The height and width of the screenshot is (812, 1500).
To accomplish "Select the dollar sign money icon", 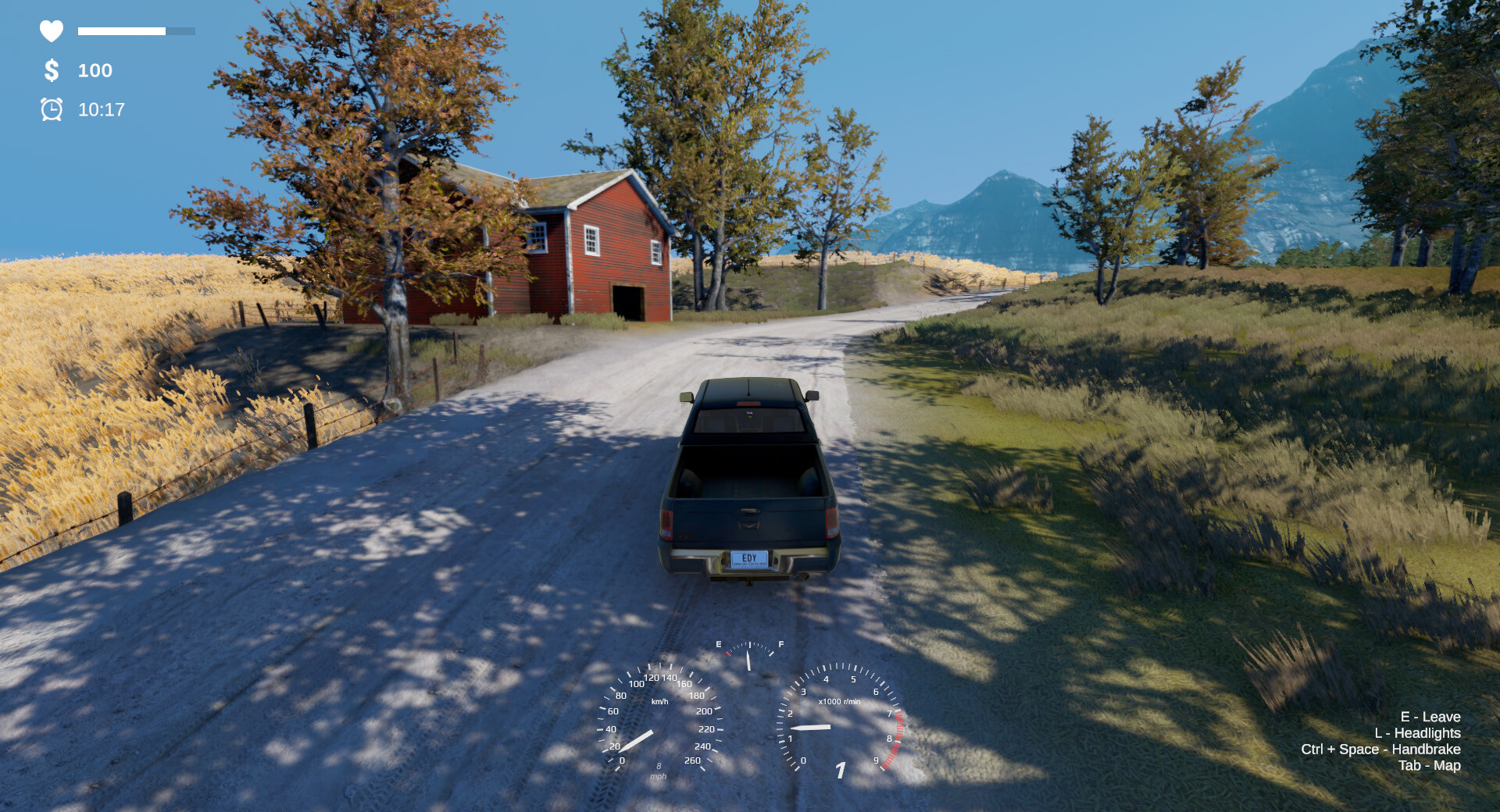I will pyautogui.click(x=51, y=71).
